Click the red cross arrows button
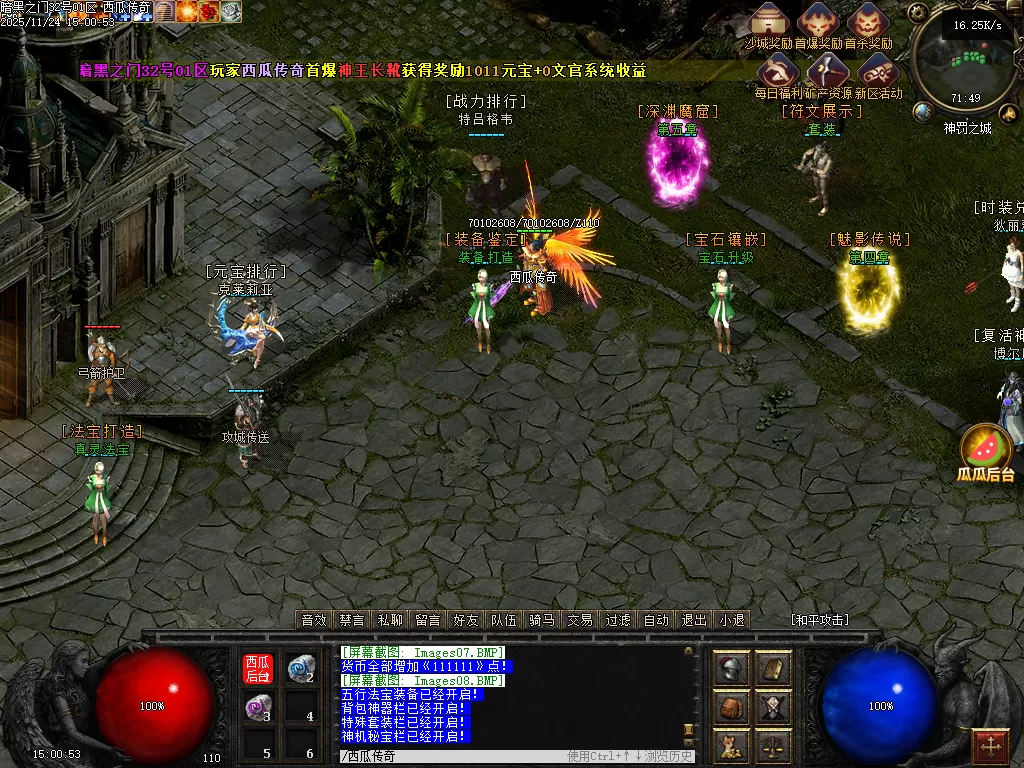Screen dimensions: 1024x768 pyautogui.click(x=991, y=746)
